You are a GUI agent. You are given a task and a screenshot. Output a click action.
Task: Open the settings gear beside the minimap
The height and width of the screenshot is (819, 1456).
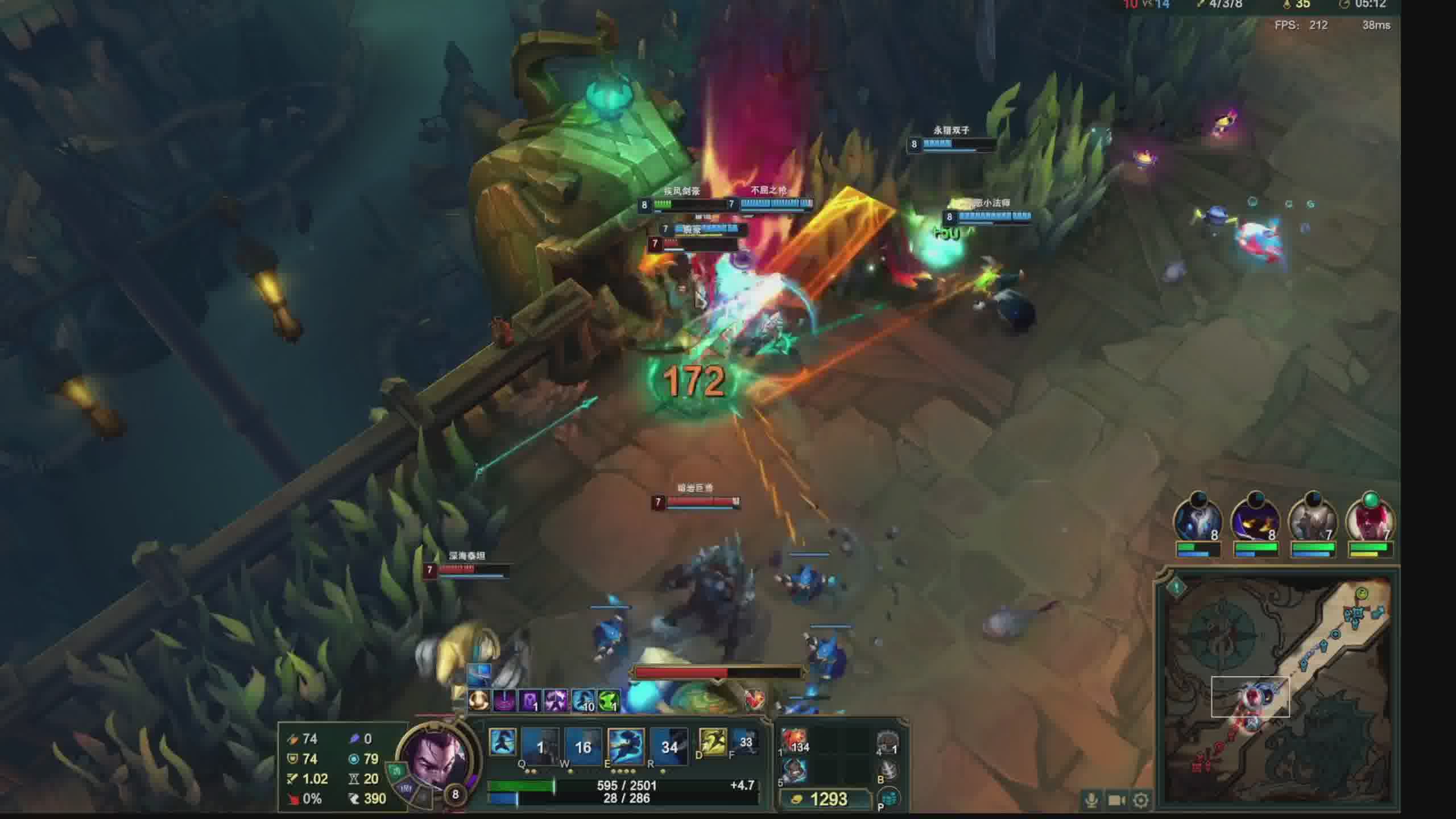click(1140, 800)
